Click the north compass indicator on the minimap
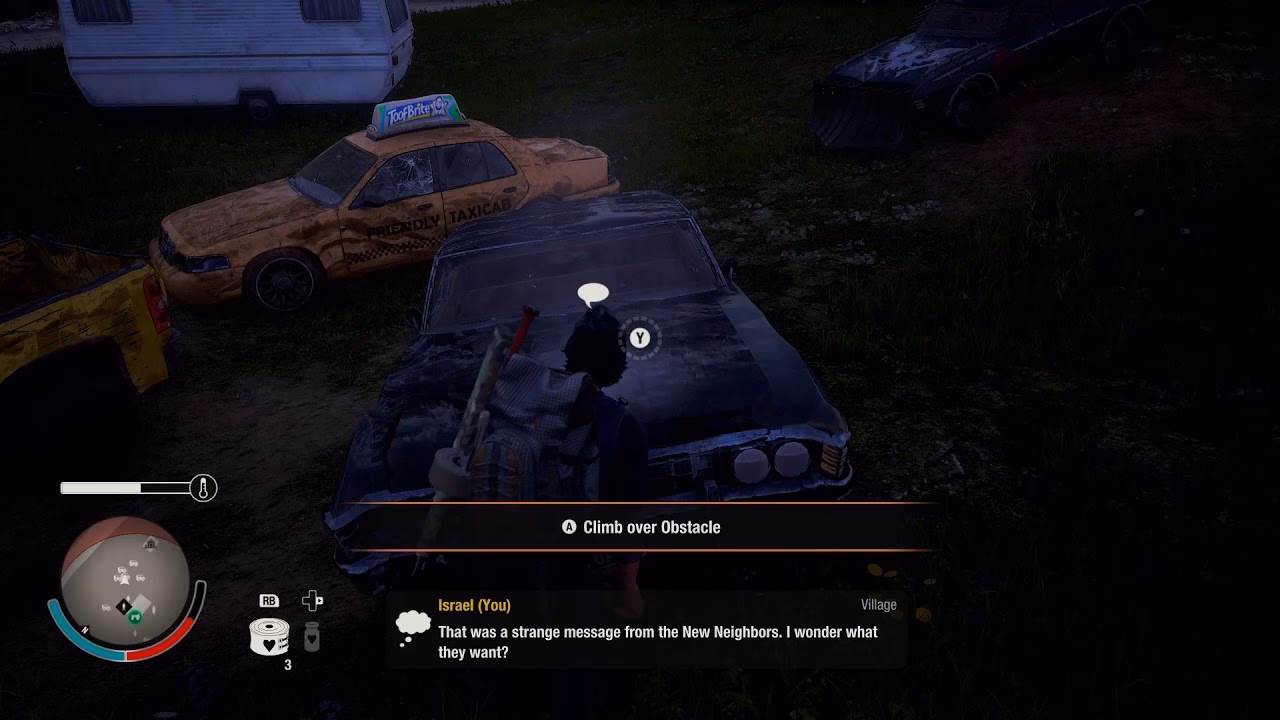Viewport: 1280px width, 720px height. point(85,629)
